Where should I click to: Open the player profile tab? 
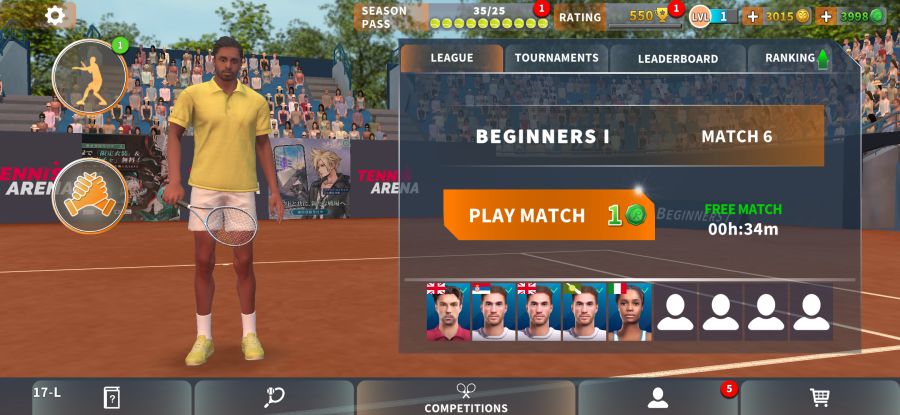(x=657, y=398)
